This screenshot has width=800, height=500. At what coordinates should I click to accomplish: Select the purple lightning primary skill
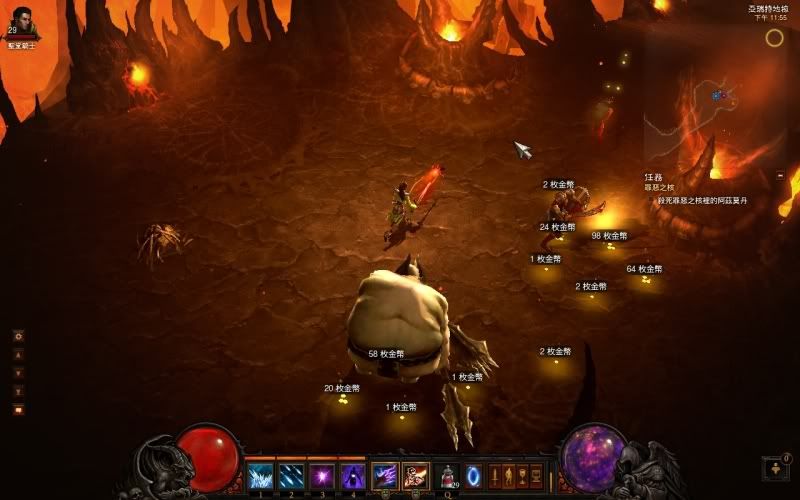pyautogui.click(x=385, y=475)
